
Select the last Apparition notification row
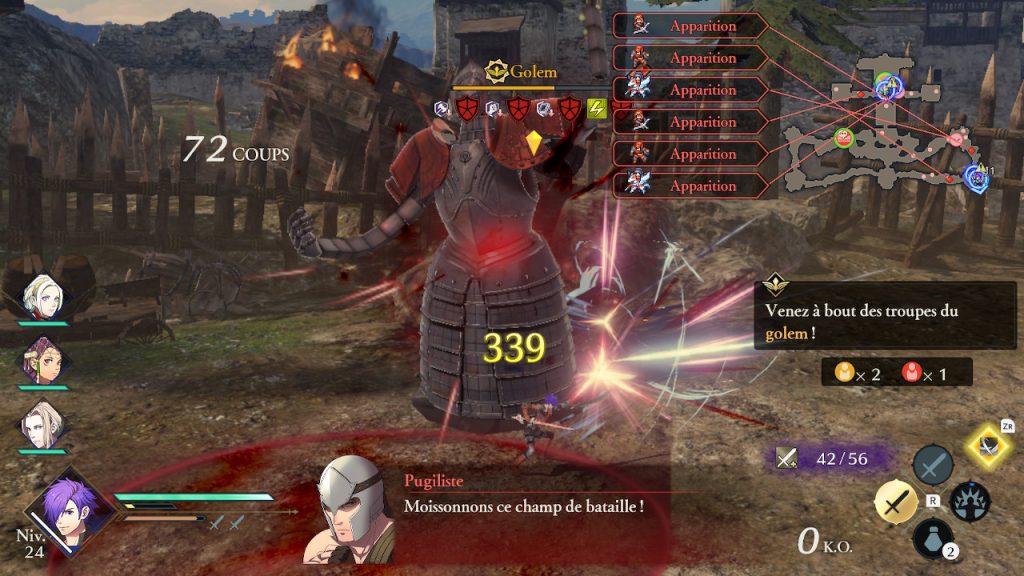tap(690, 186)
